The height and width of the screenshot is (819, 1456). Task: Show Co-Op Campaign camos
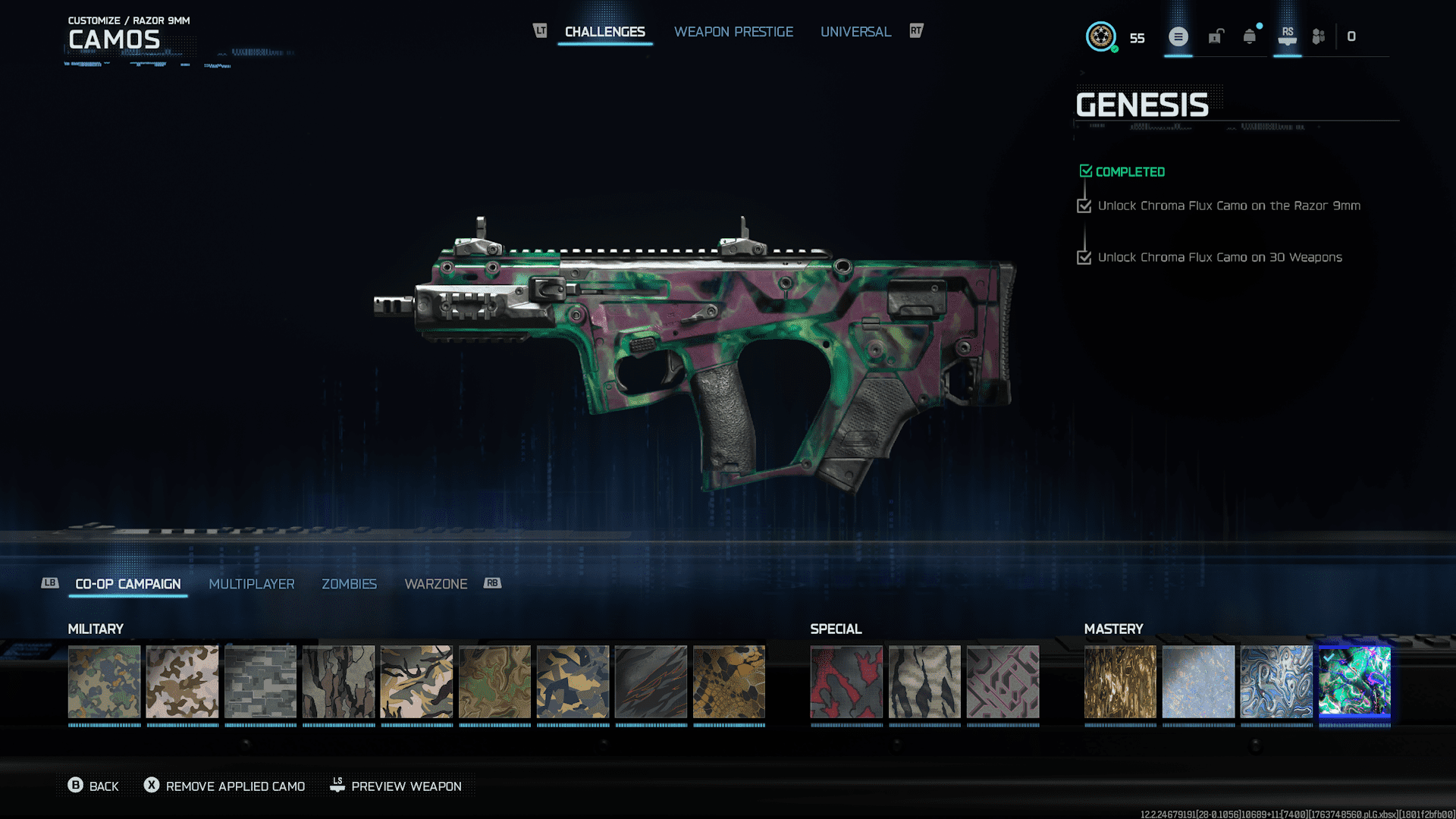coord(128,584)
